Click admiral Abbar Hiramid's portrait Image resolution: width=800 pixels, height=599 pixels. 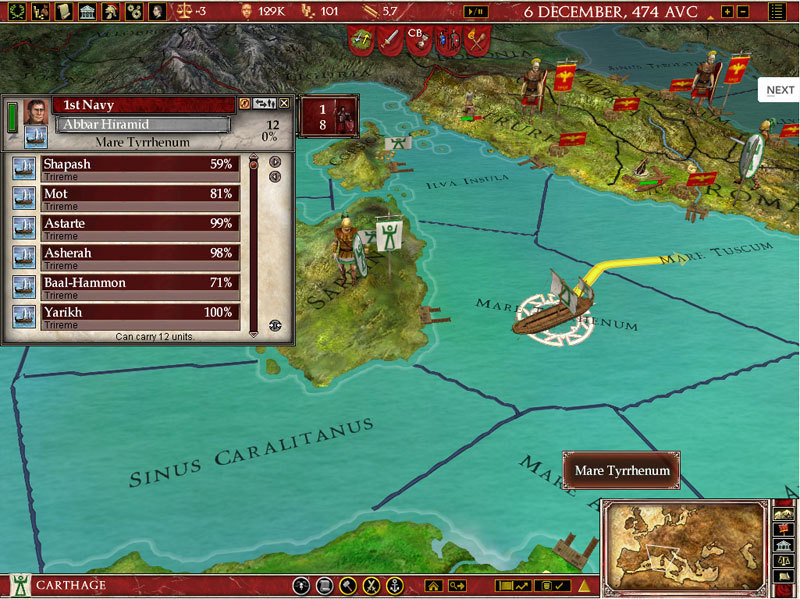(35, 110)
